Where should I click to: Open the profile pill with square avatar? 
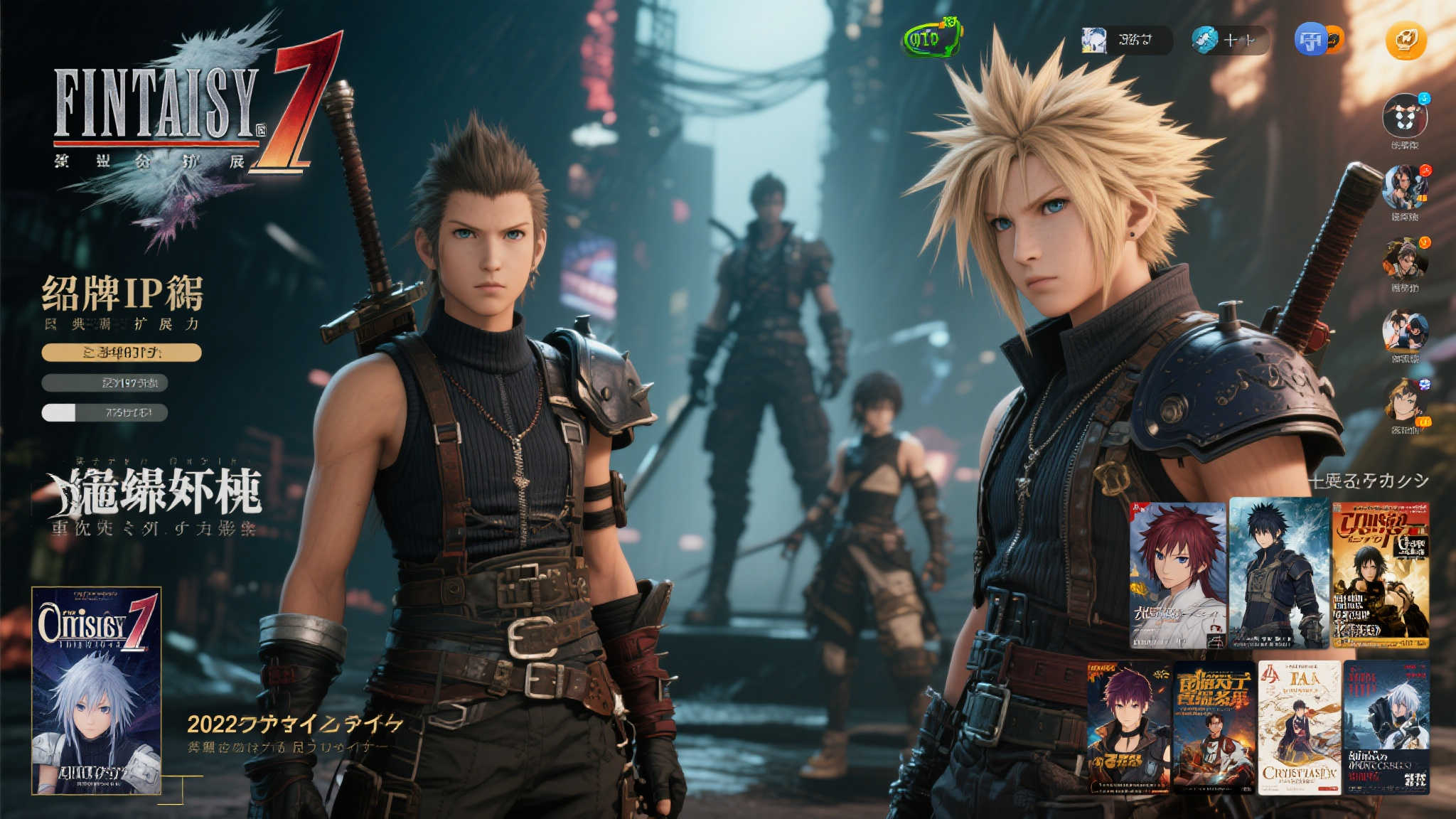[1125, 40]
